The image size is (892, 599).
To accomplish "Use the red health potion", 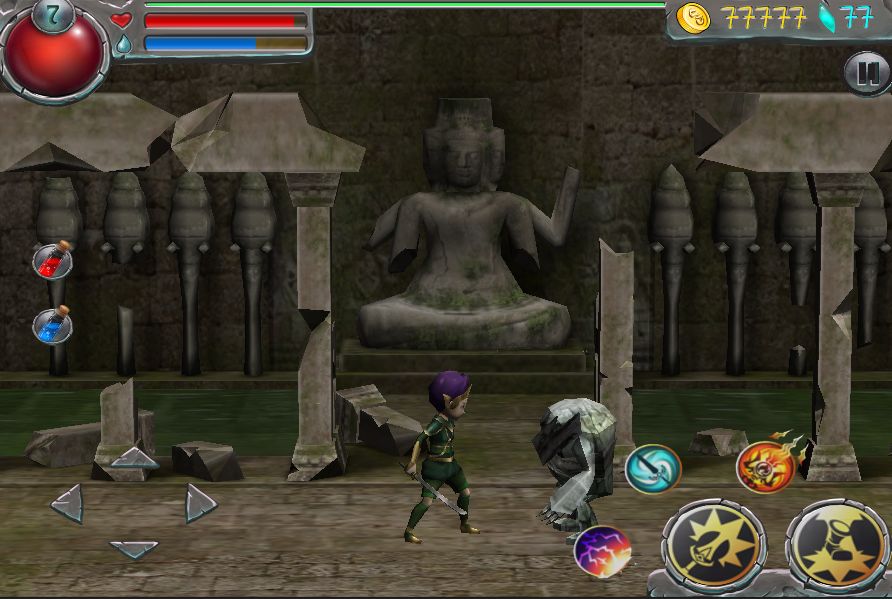I will tap(52, 261).
